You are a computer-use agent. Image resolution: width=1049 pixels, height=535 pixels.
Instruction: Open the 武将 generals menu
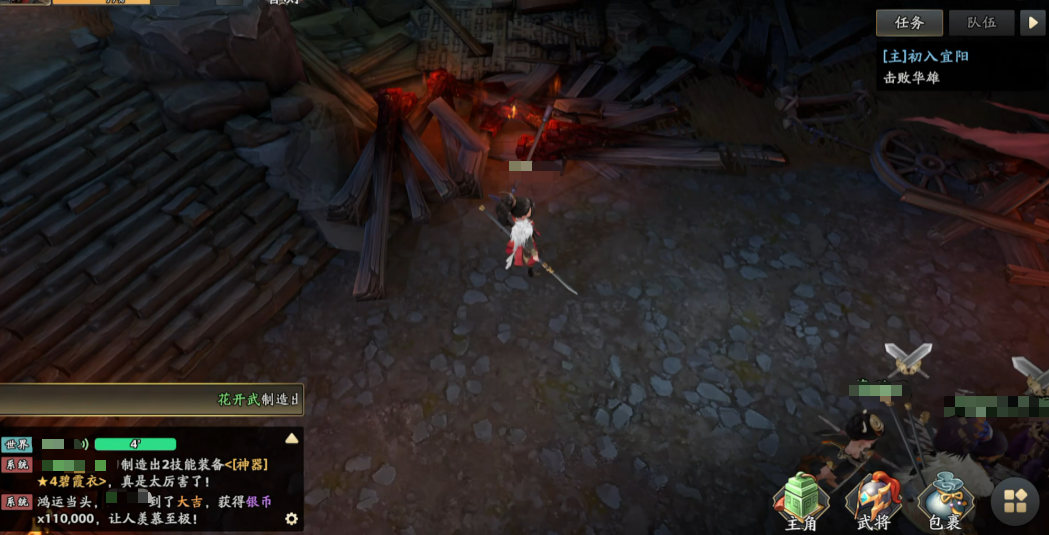tap(873, 503)
